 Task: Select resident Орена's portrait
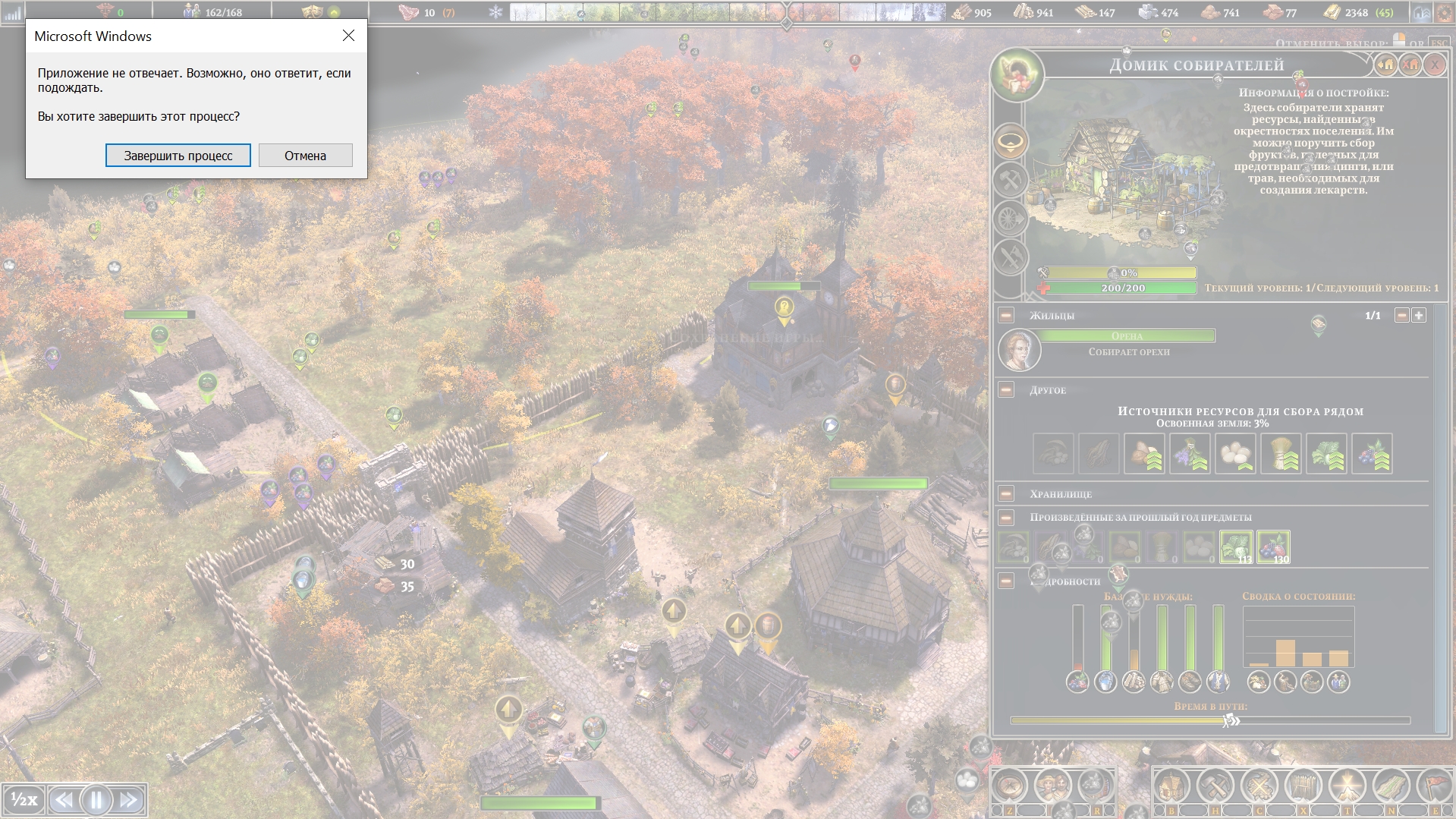tap(1019, 350)
